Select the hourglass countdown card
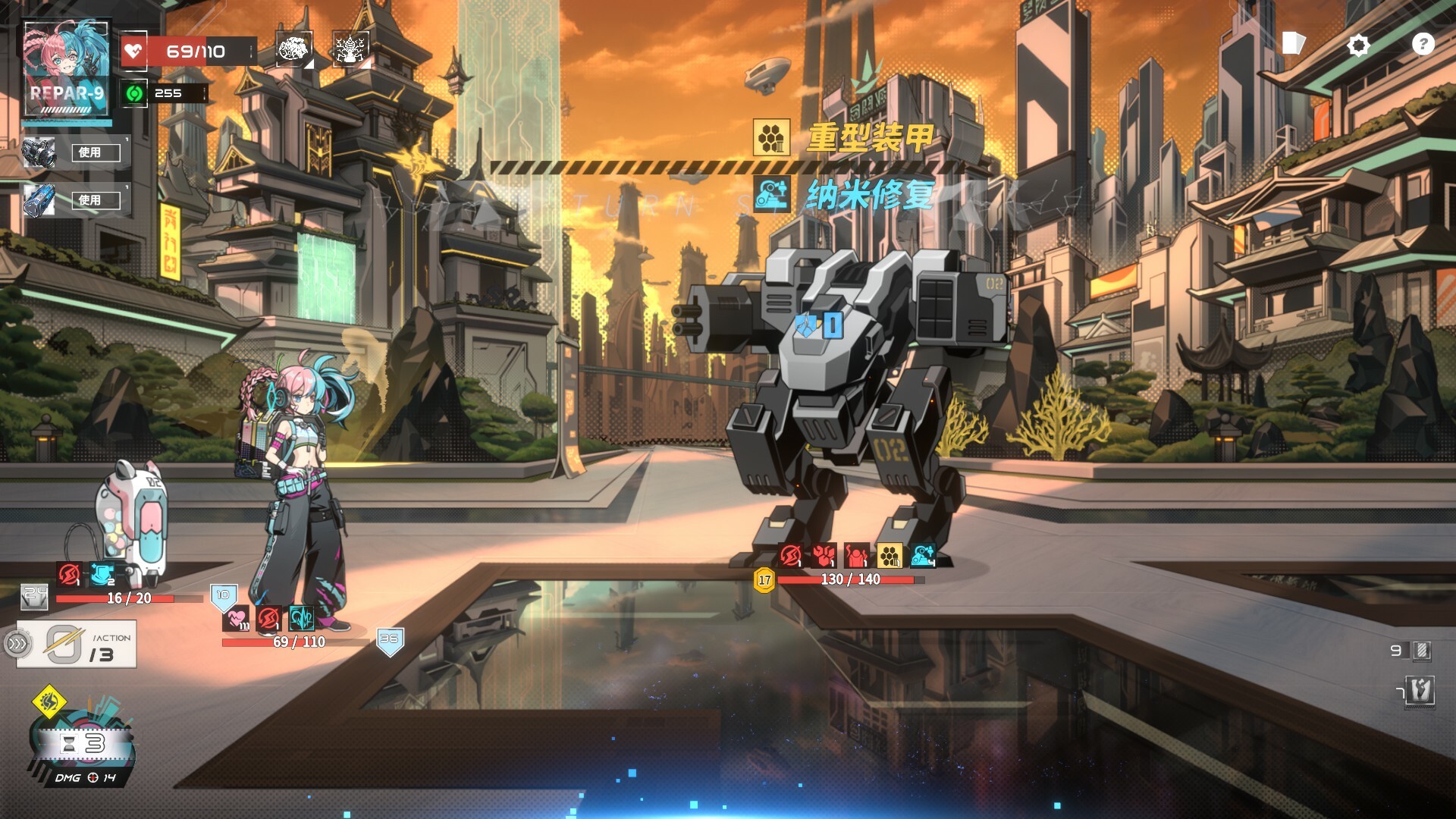This screenshot has height=819, width=1456. pos(83,745)
